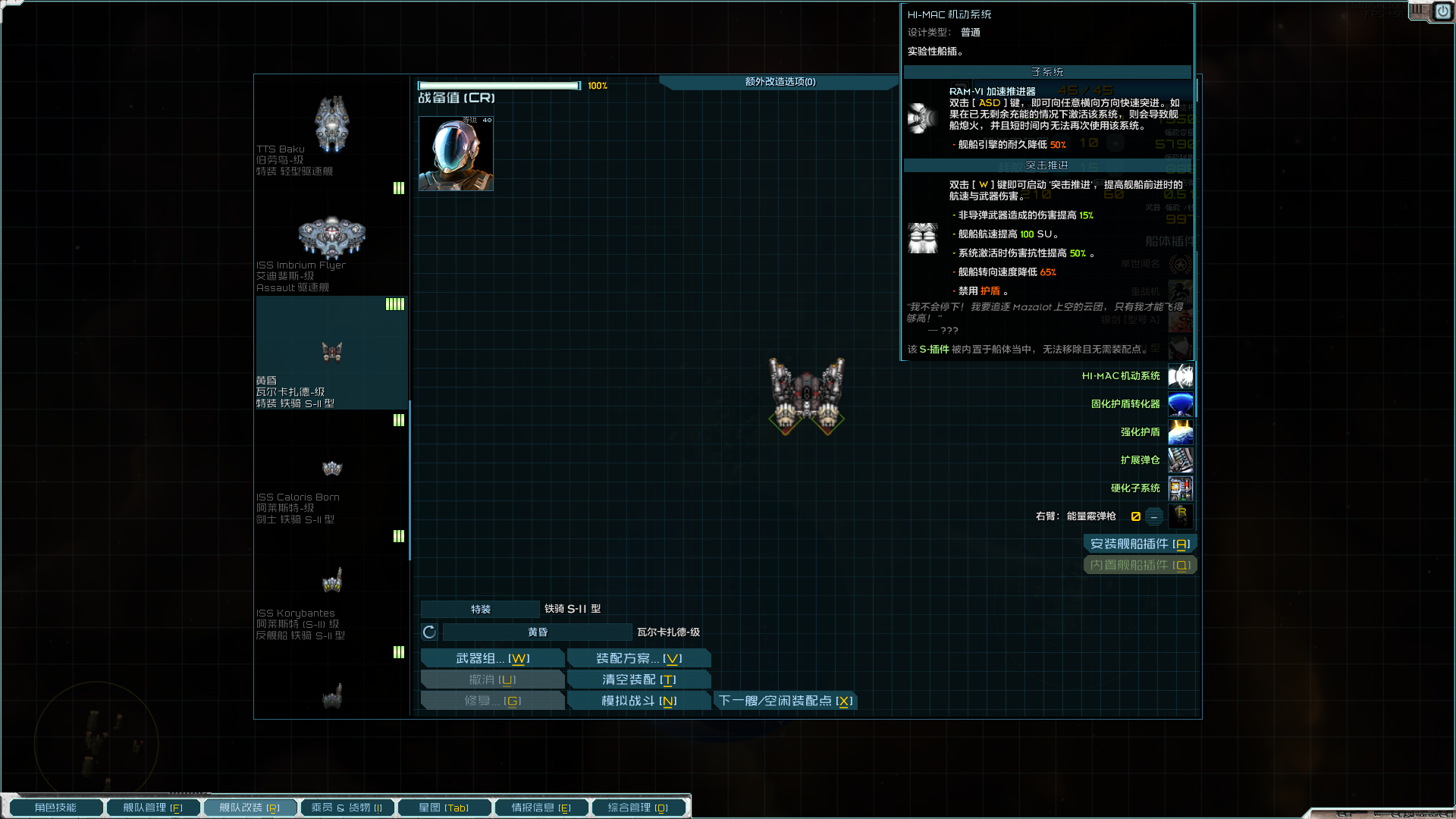The height and width of the screenshot is (819, 1456).
Task: Click the ship name field showing 黄昏
Action: (x=536, y=631)
